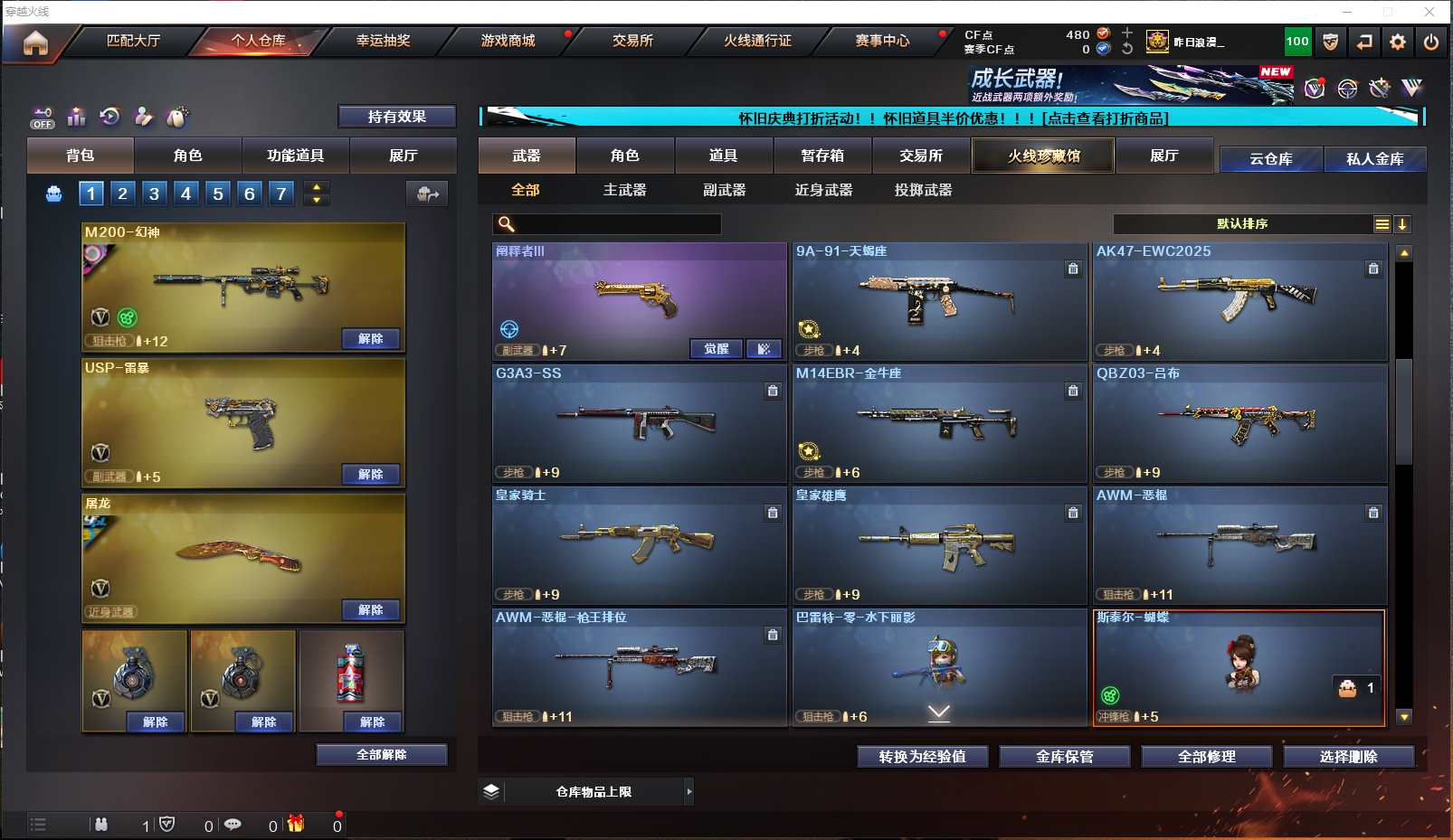
Task: Switch to the 暂存箱 storage tab
Action: tap(821, 156)
